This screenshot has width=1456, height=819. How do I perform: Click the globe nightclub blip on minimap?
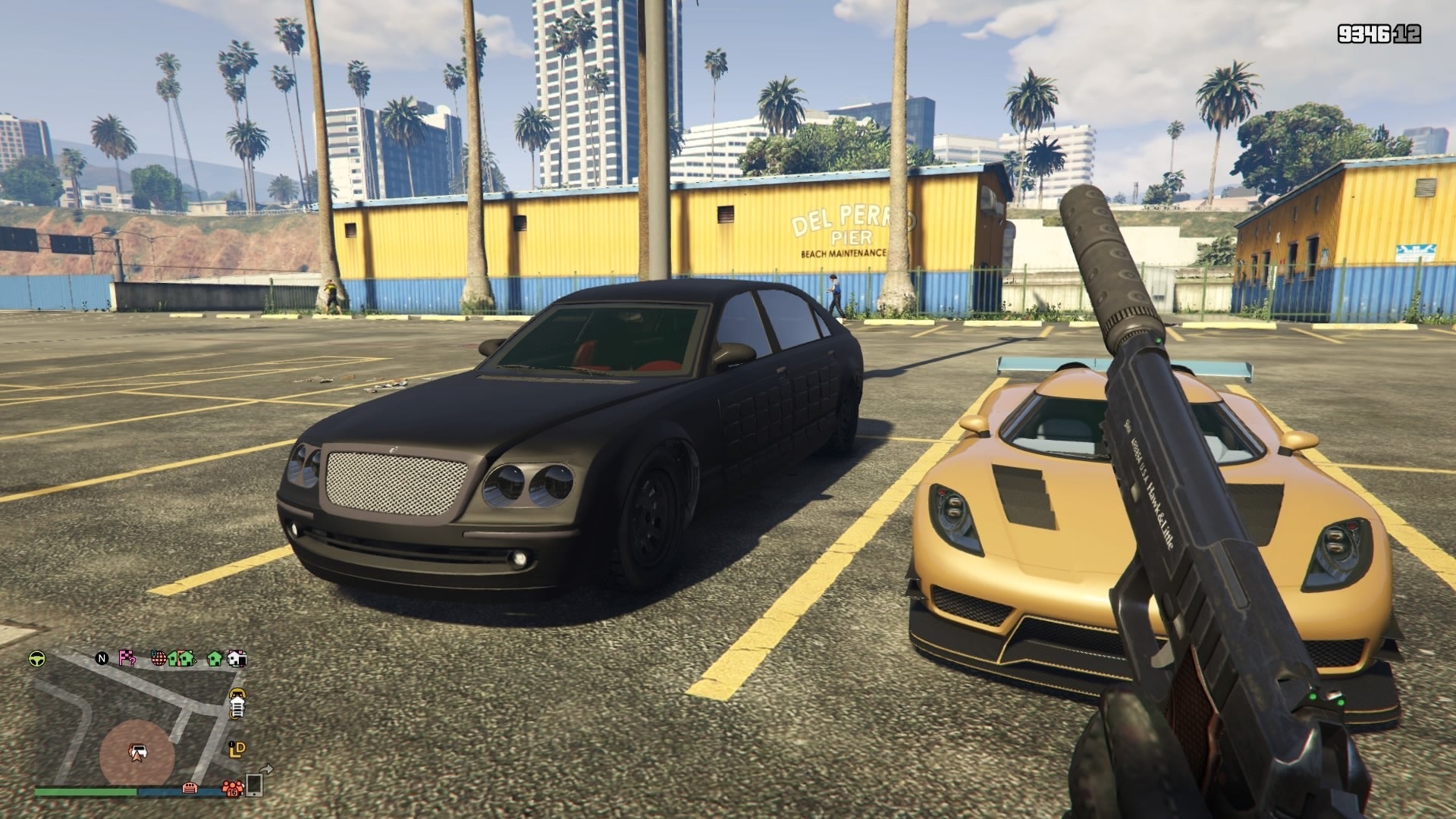(x=158, y=659)
